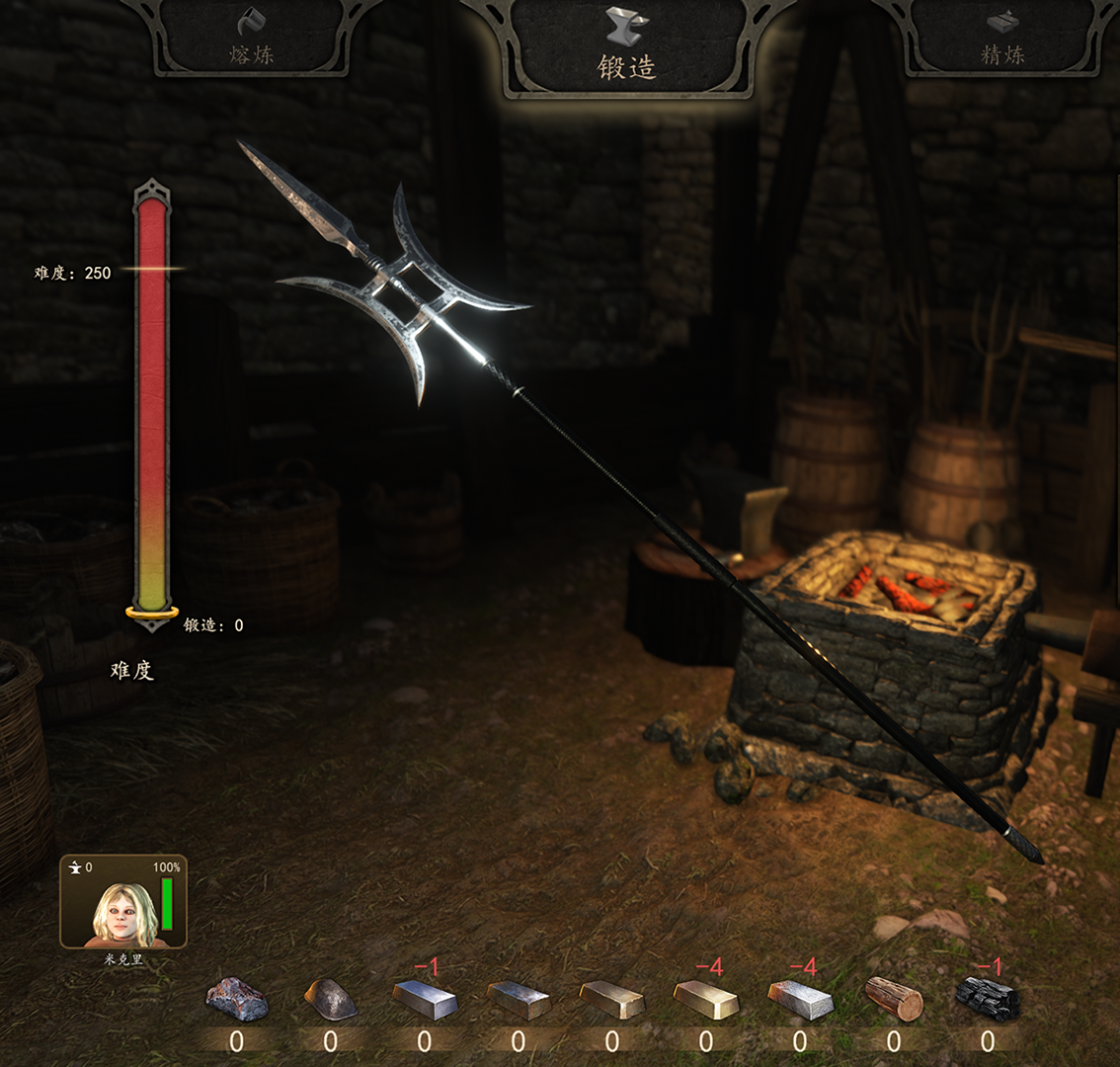Open the 精炼 refining tab

tap(1002, 40)
